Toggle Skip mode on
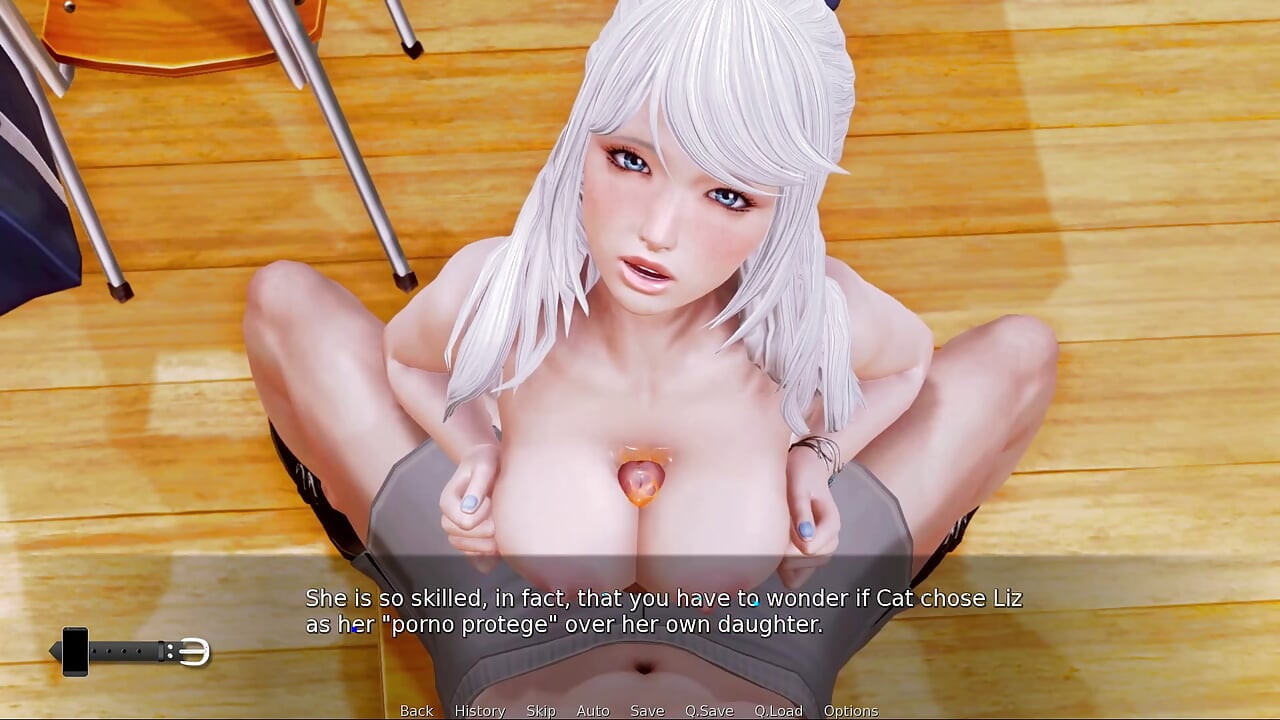1280x720 pixels. pyautogui.click(x=540, y=710)
